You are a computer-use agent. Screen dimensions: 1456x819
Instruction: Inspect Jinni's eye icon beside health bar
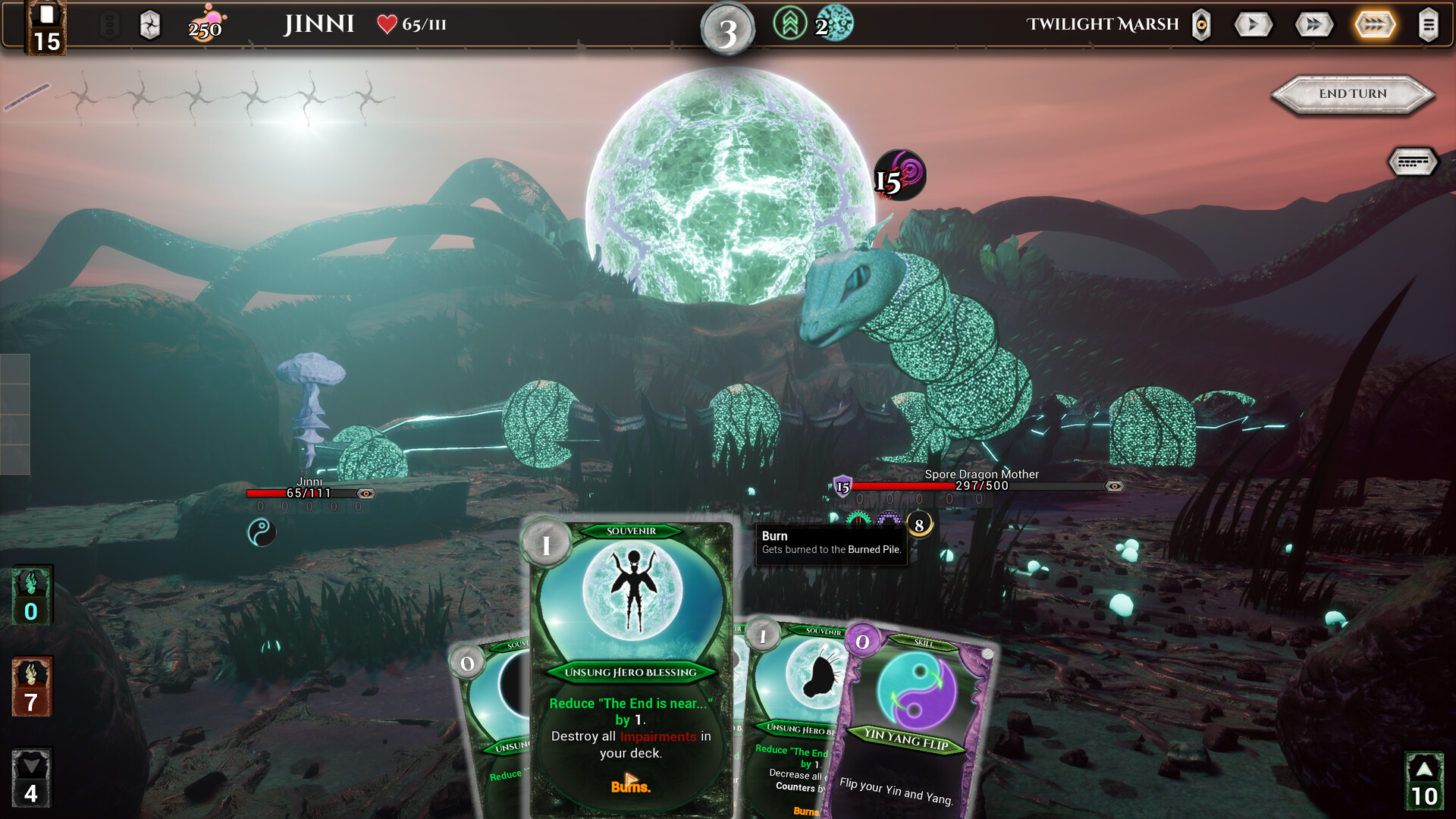(x=366, y=494)
